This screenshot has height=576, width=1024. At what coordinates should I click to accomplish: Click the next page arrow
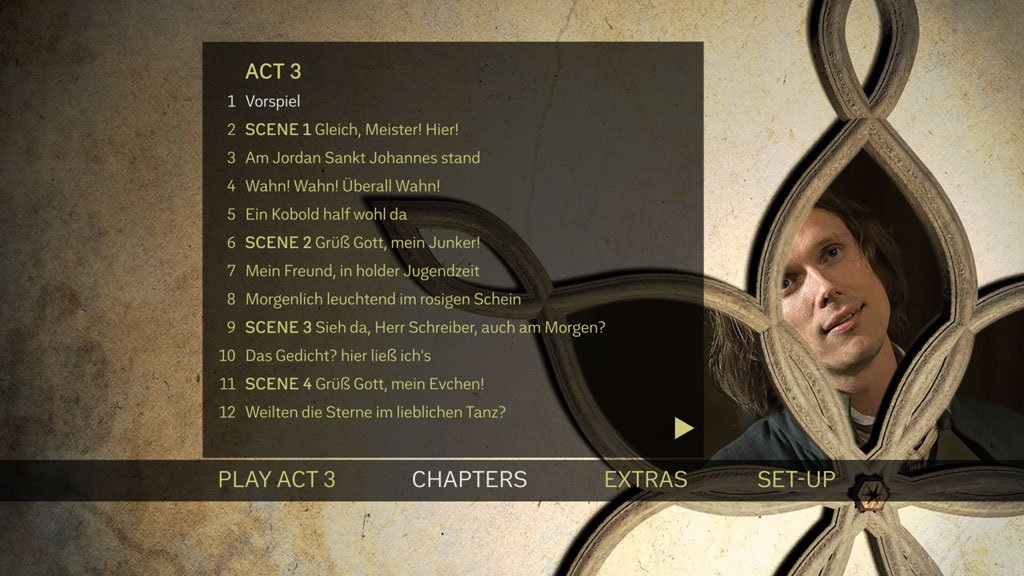(684, 428)
